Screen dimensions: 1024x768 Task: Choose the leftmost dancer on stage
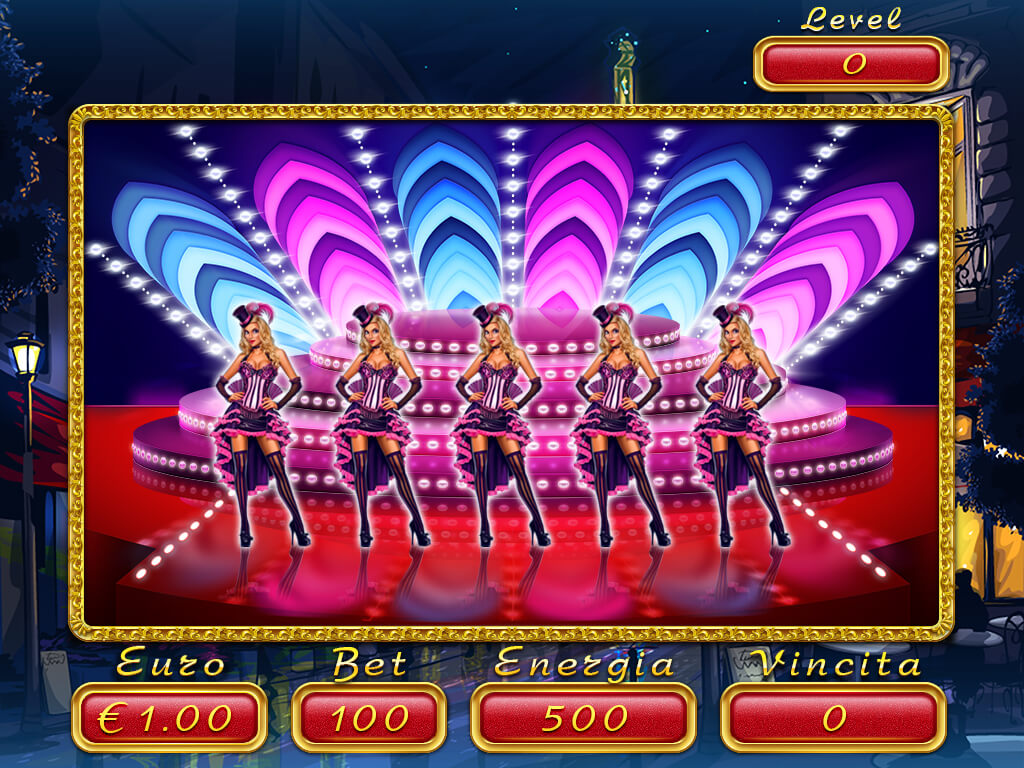point(257,420)
